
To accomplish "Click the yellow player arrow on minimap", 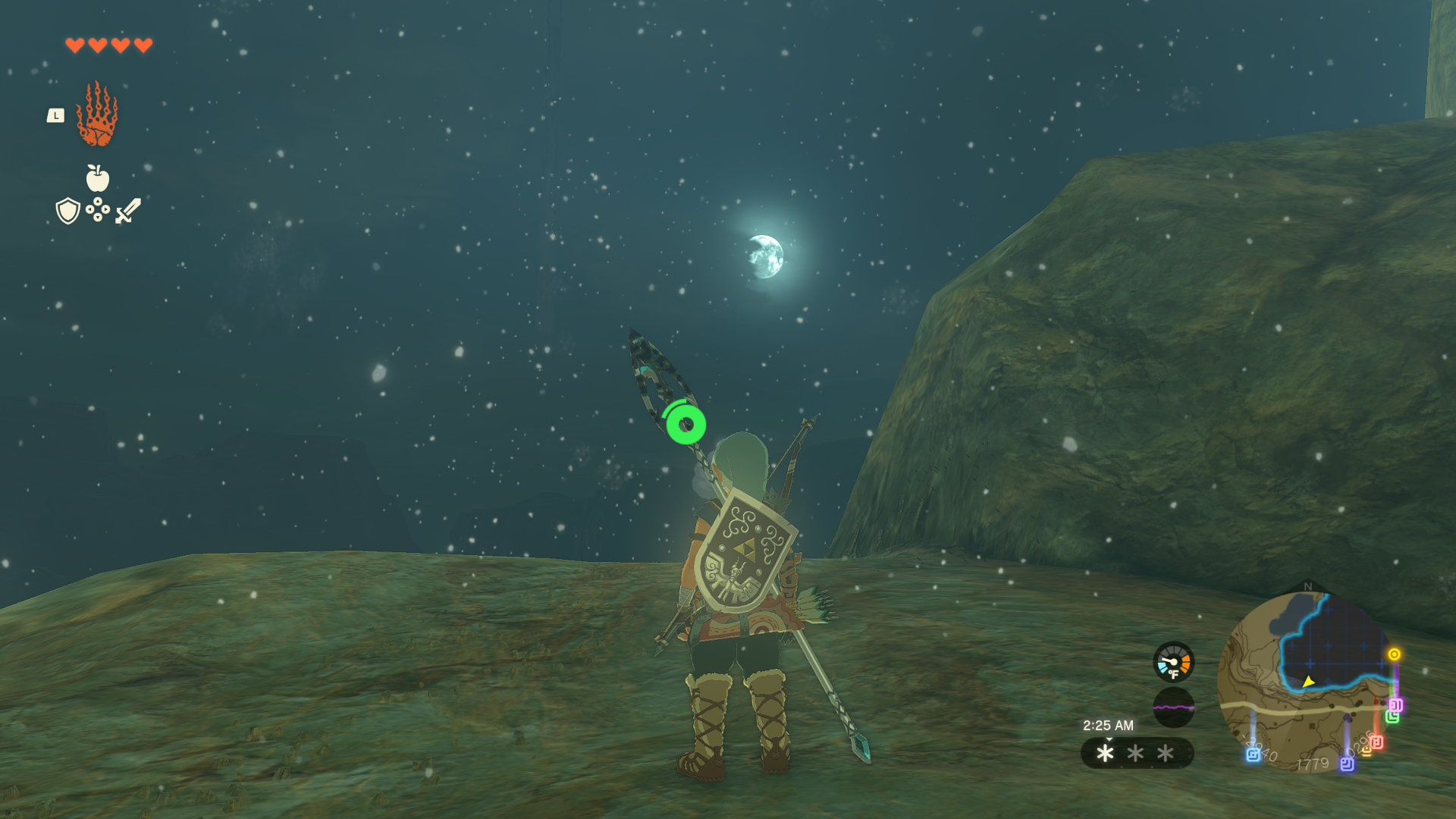I will [1308, 682].
